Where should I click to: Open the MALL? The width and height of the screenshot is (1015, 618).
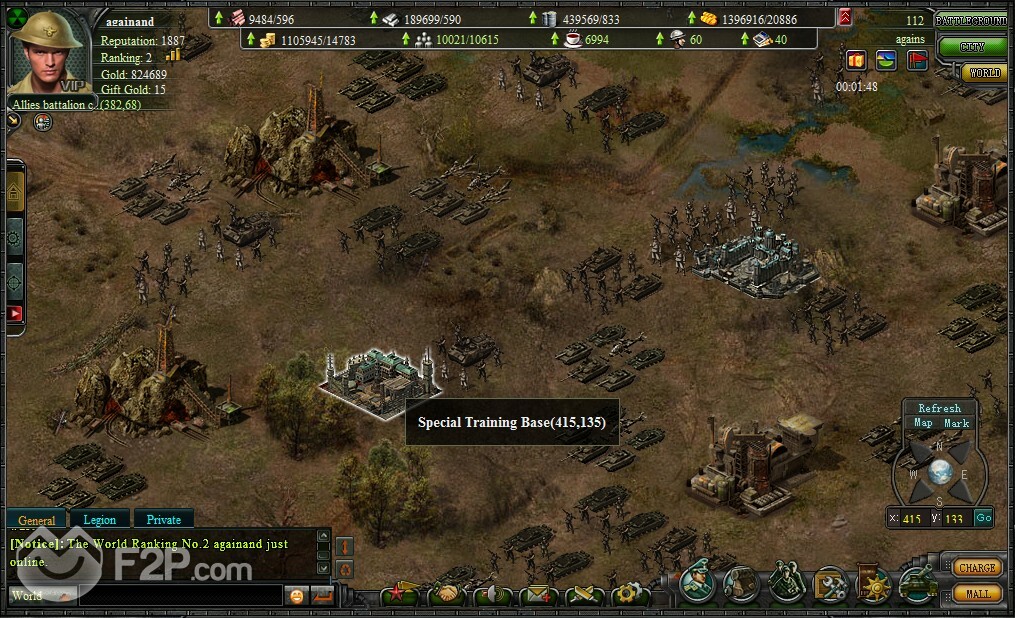977,593
